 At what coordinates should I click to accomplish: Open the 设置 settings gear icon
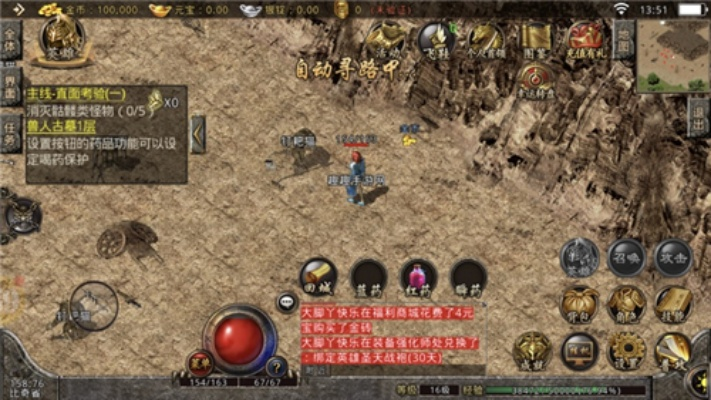tap(627, 350)
